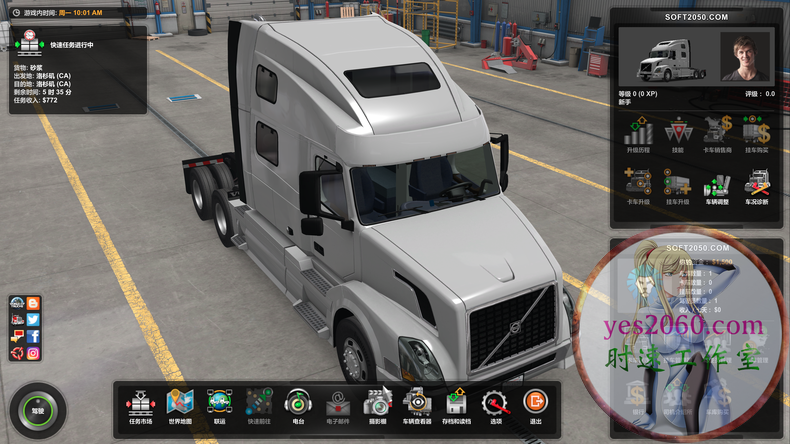
Task: Click the 退出 exit button
Action: pos(535,404)
